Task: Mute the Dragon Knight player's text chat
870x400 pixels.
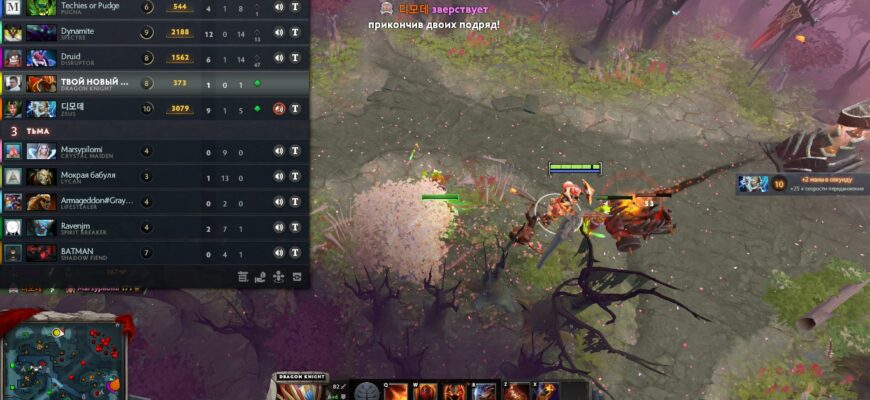Action: point(295,84)
